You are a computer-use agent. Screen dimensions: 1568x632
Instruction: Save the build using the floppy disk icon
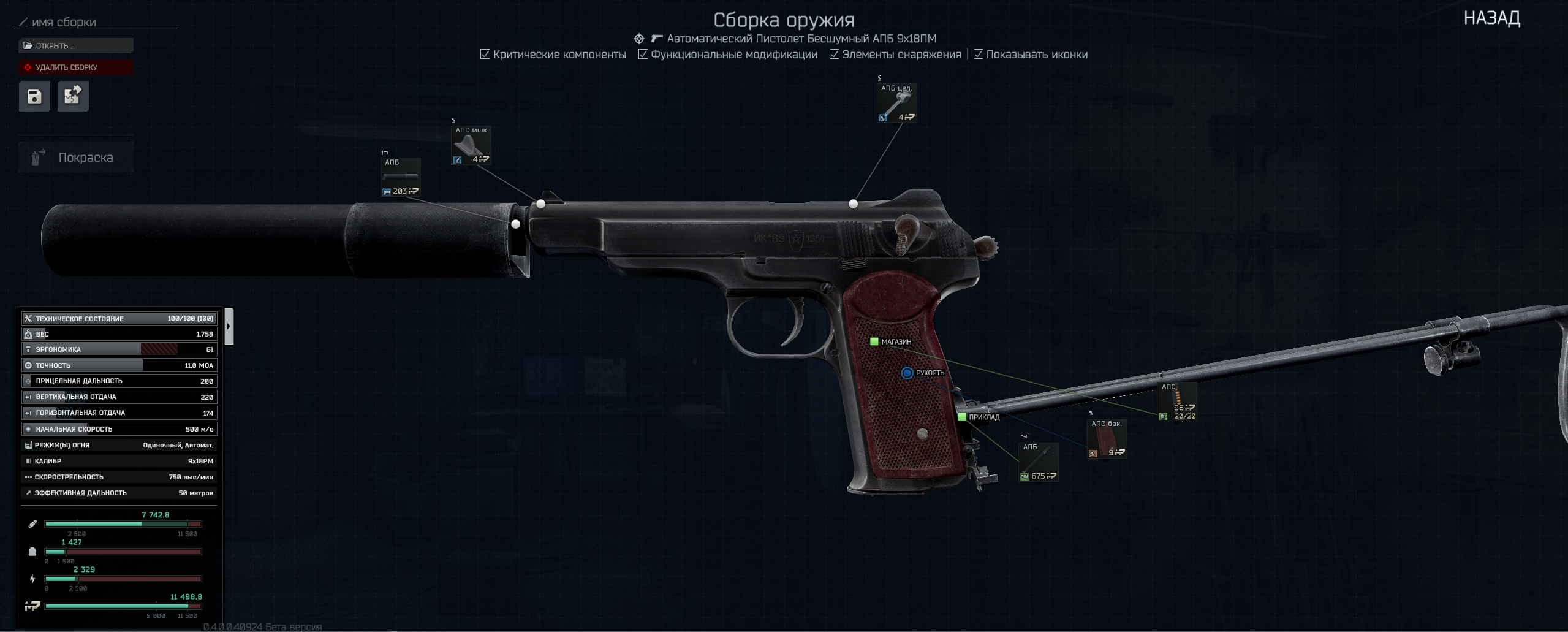coord(34,96)
